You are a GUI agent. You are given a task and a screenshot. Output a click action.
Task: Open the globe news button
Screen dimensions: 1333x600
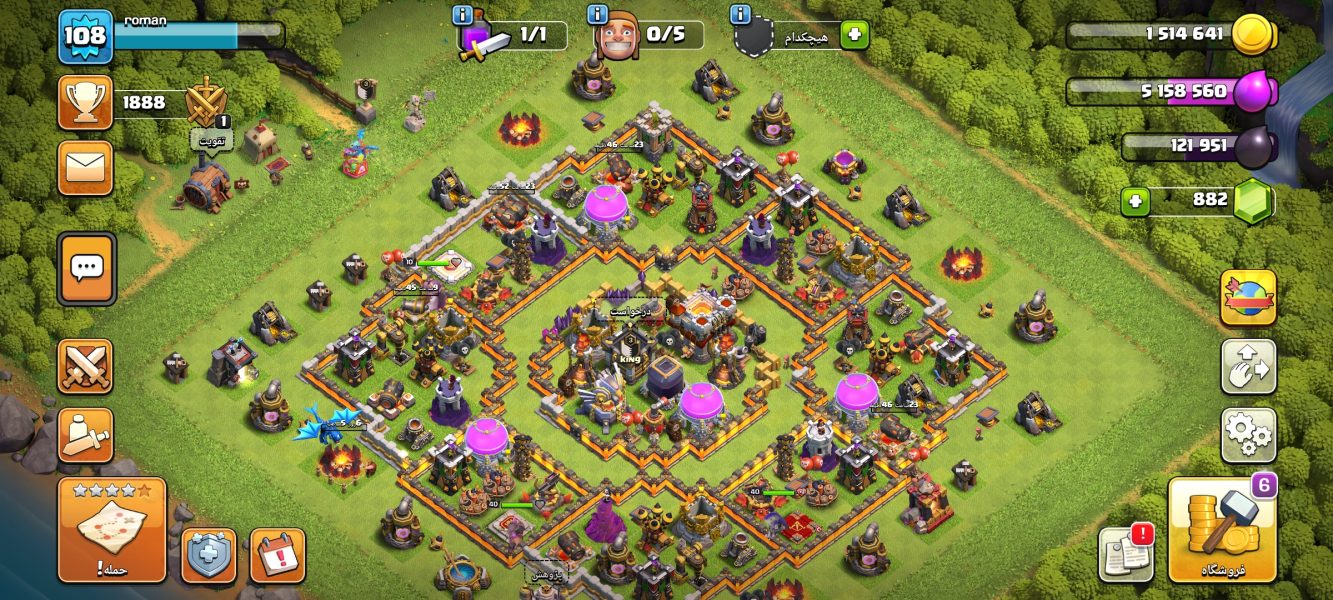1247,297
